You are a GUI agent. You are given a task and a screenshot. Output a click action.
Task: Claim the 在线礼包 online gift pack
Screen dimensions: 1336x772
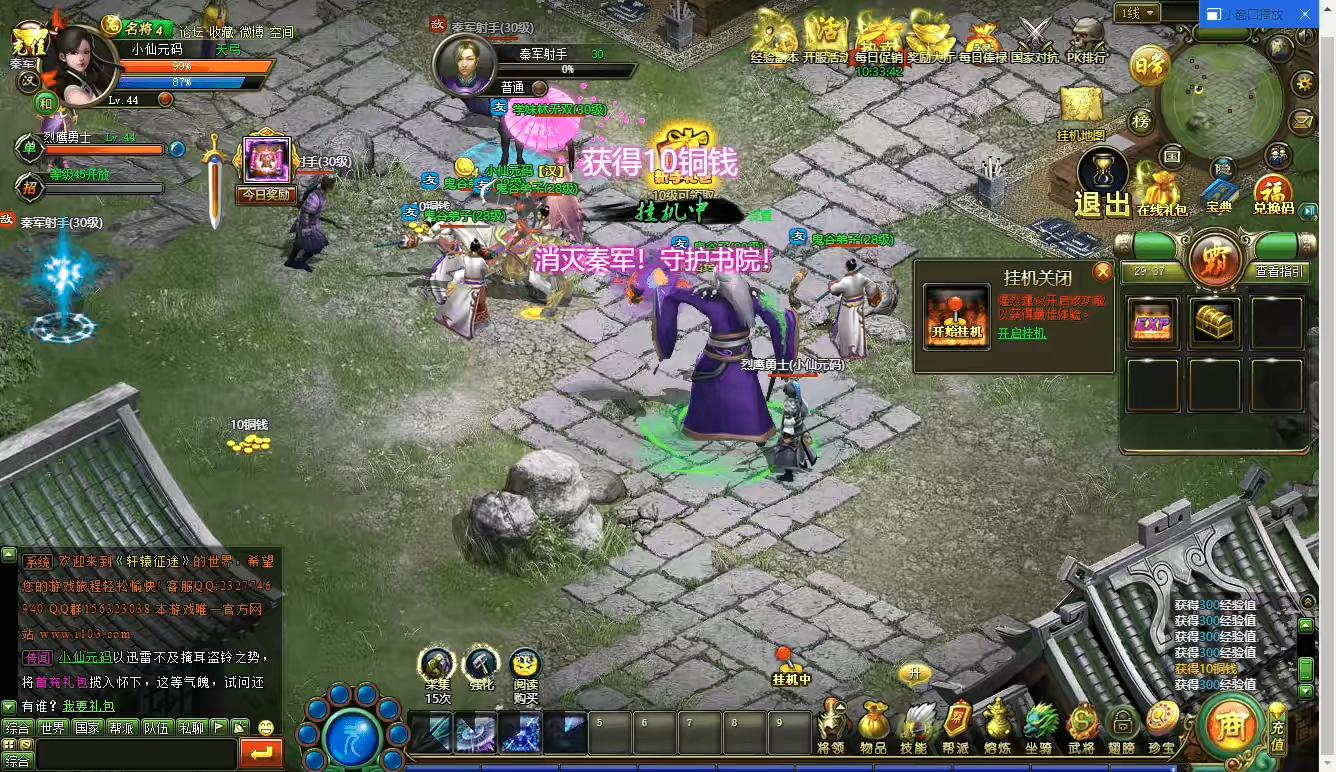[1161, 192]
